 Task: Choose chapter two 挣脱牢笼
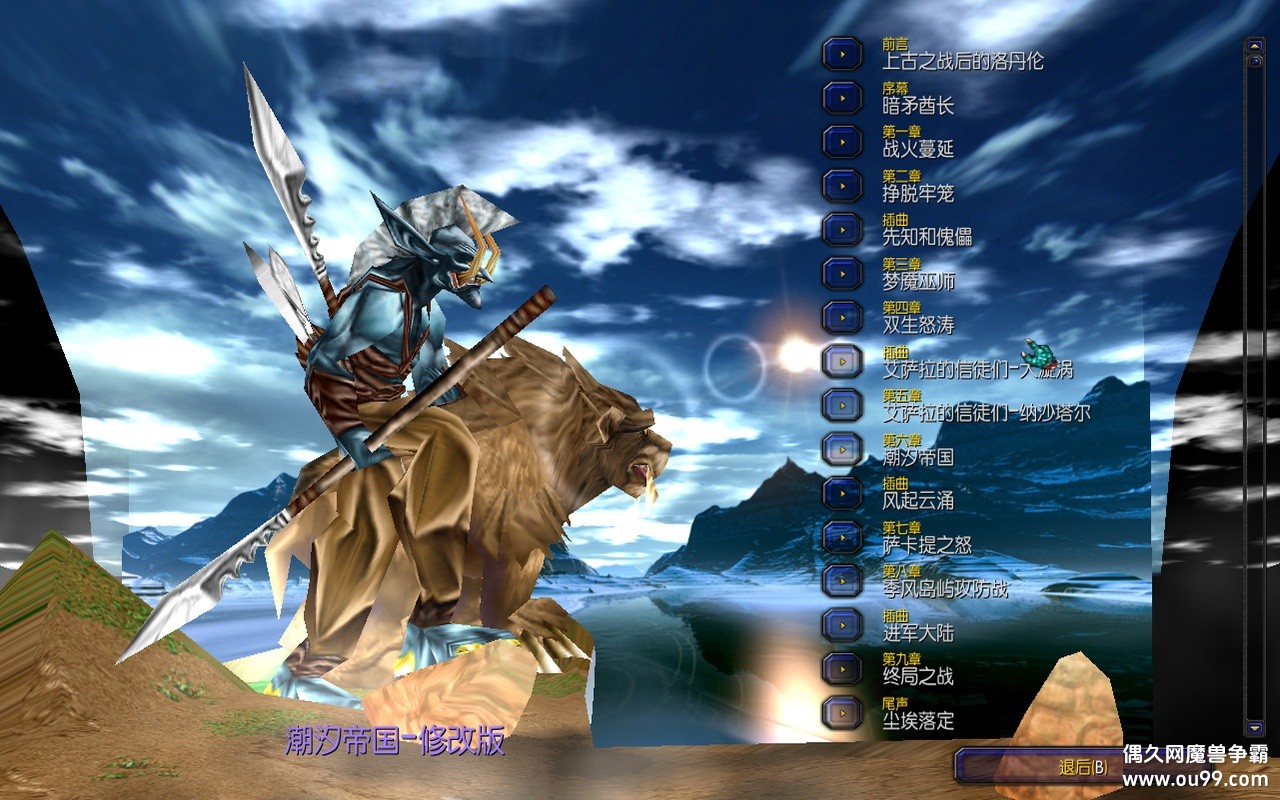pyautogui.click(x=842, y=186)
